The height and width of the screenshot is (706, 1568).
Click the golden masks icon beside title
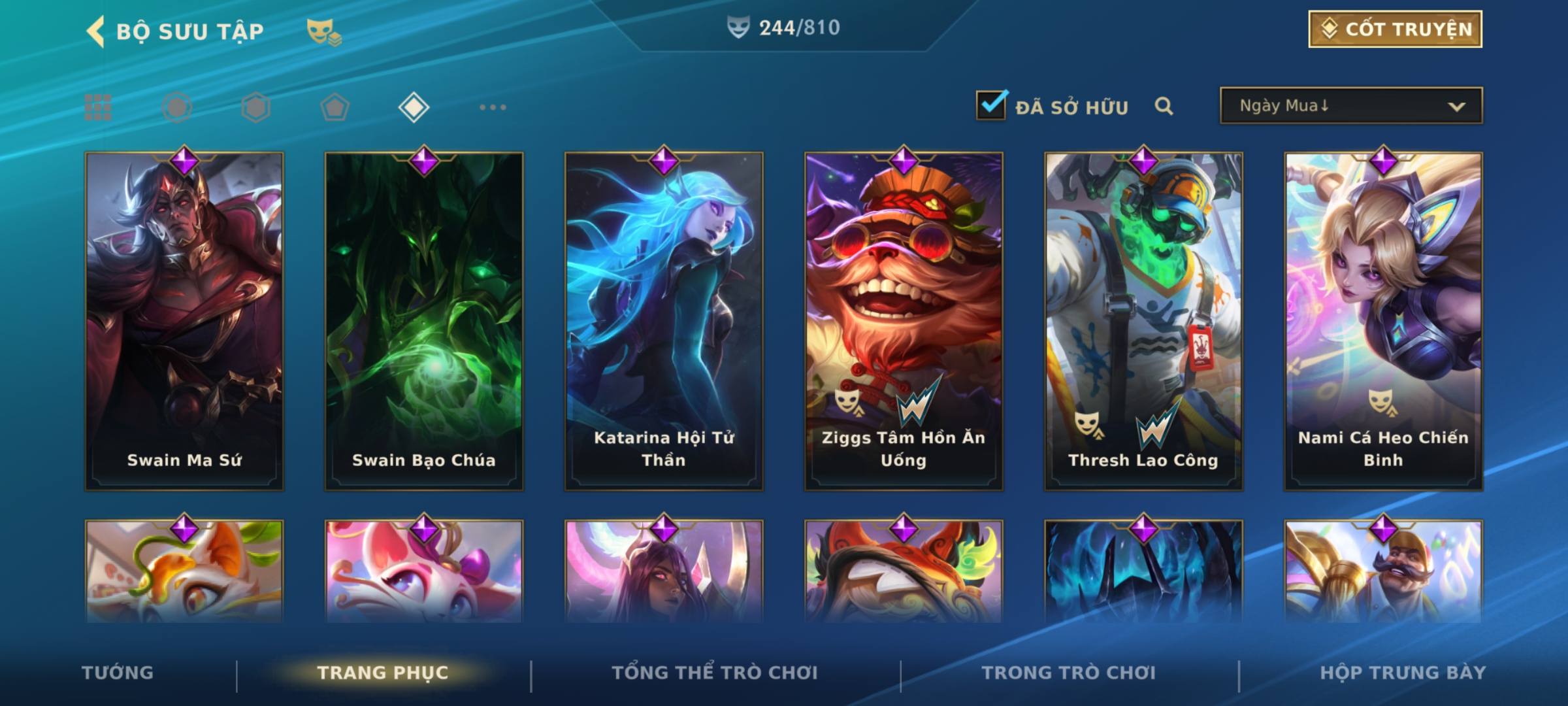click(x=323, y=31)
